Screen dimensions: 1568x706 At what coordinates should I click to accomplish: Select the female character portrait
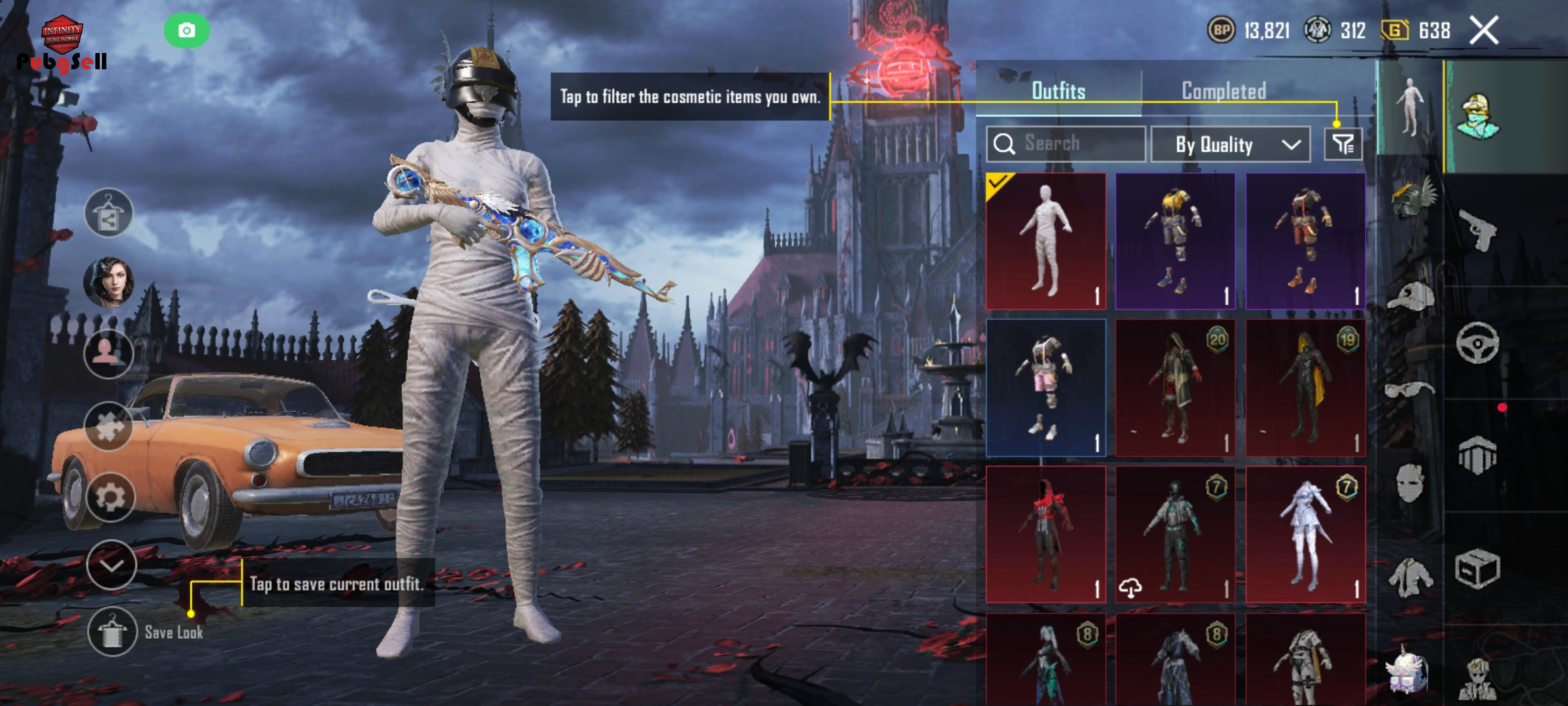click(x=108, y=282)
